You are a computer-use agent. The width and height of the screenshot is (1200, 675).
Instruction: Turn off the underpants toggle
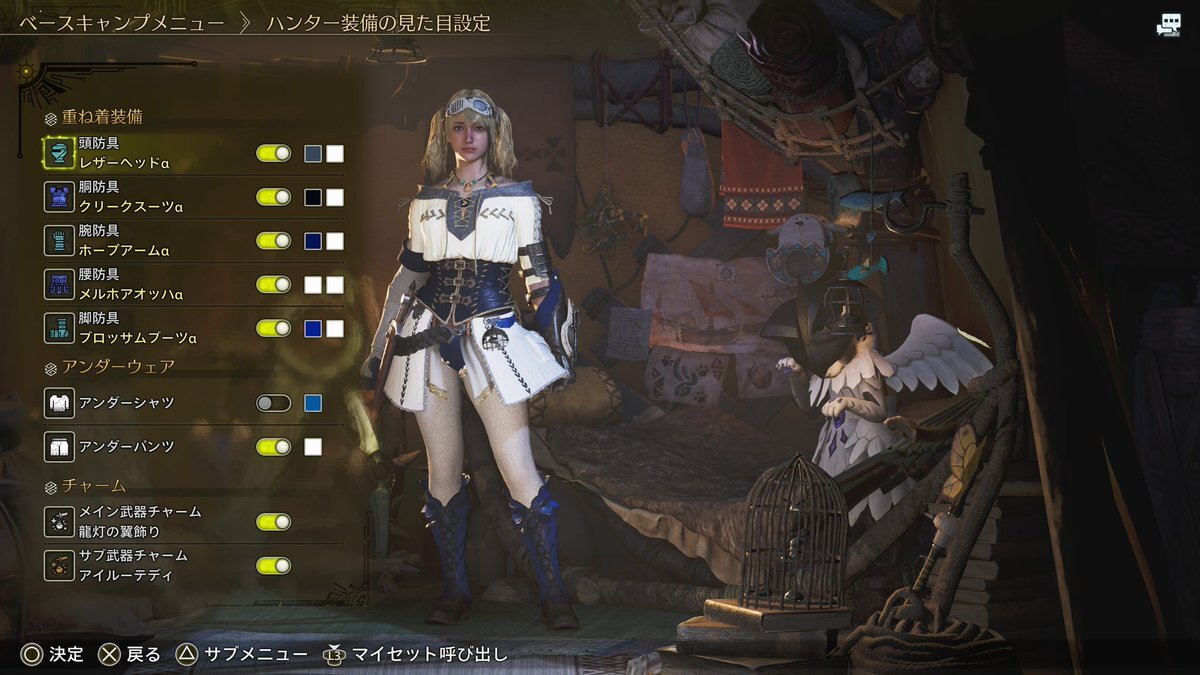273,446
